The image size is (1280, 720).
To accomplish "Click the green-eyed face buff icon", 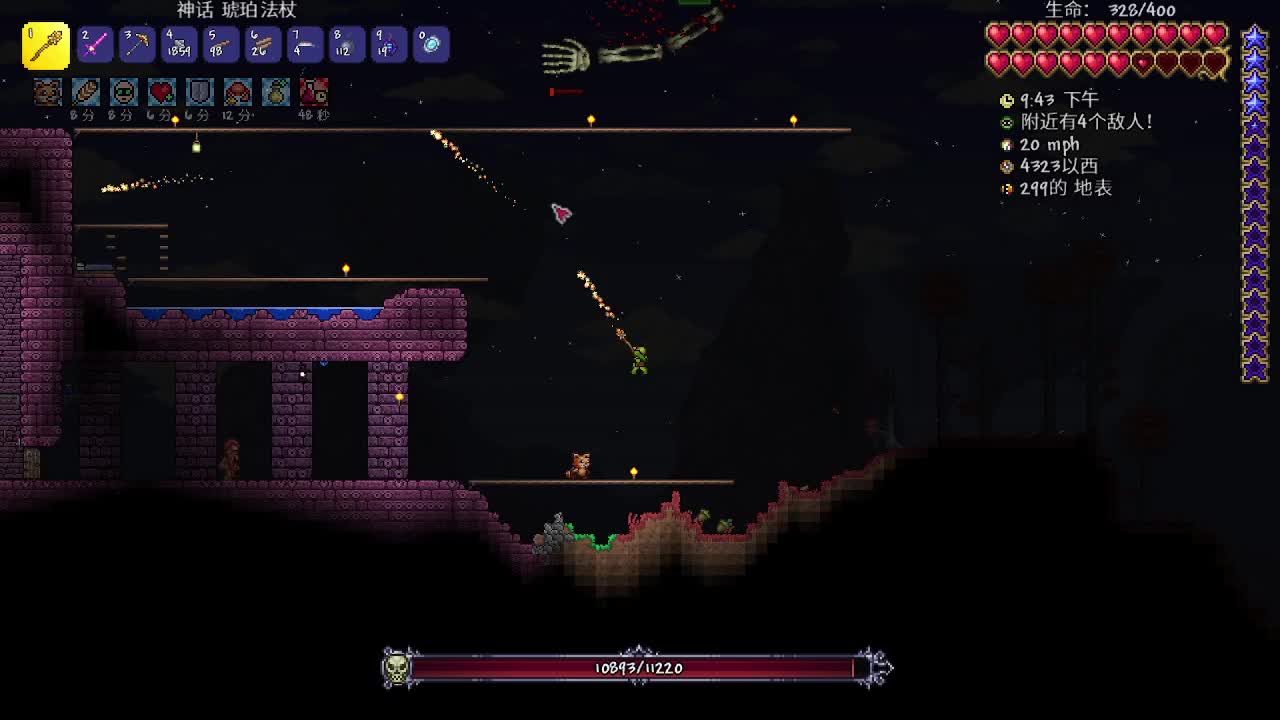I will (124, 92).
